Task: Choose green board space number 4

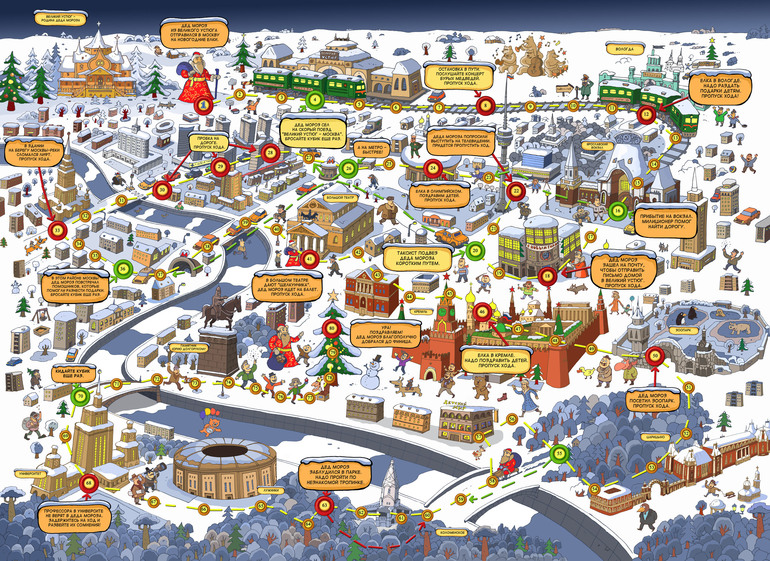Action: point(315,99)
